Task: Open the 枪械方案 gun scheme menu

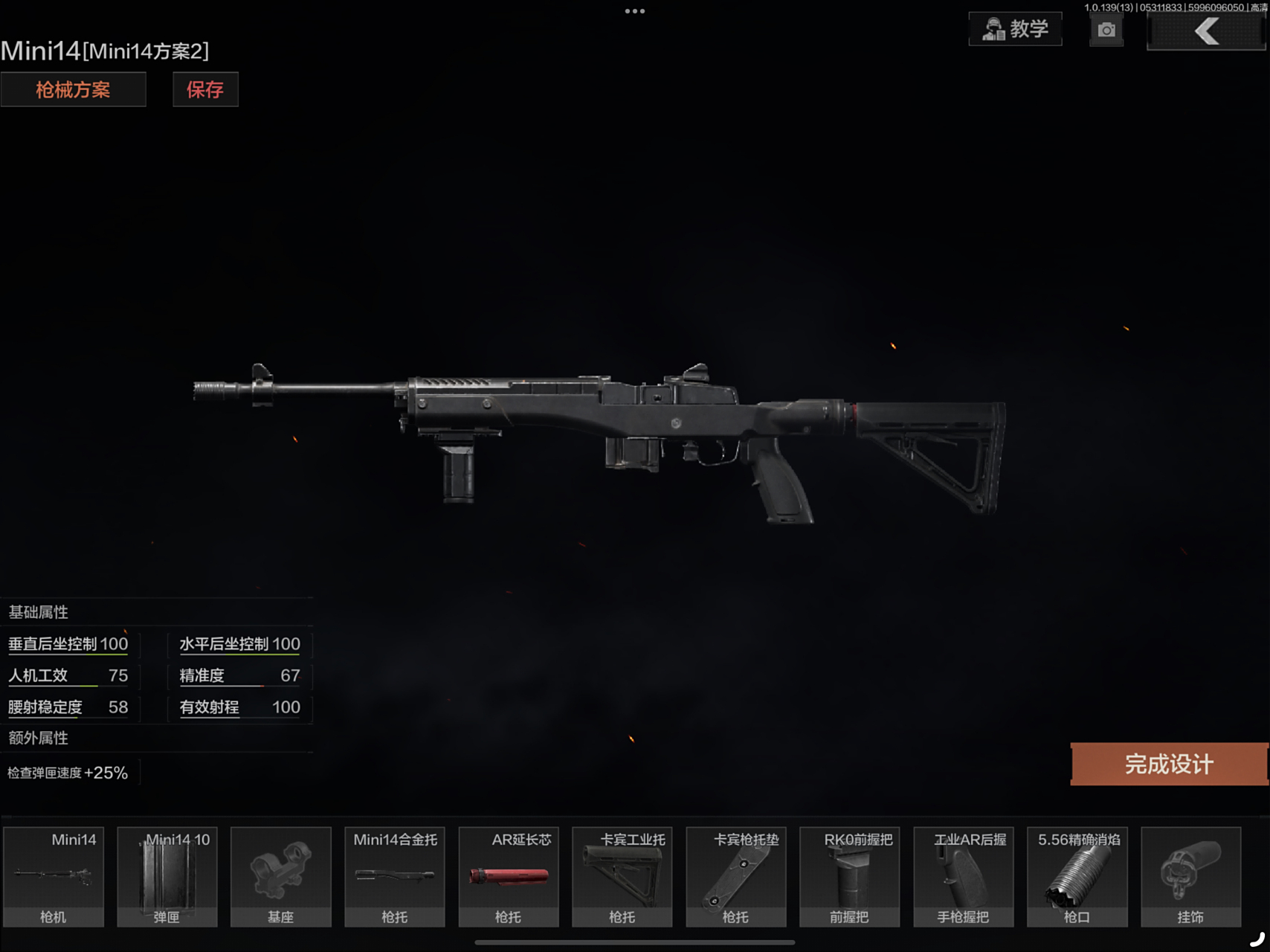Action: pos(74,89)
